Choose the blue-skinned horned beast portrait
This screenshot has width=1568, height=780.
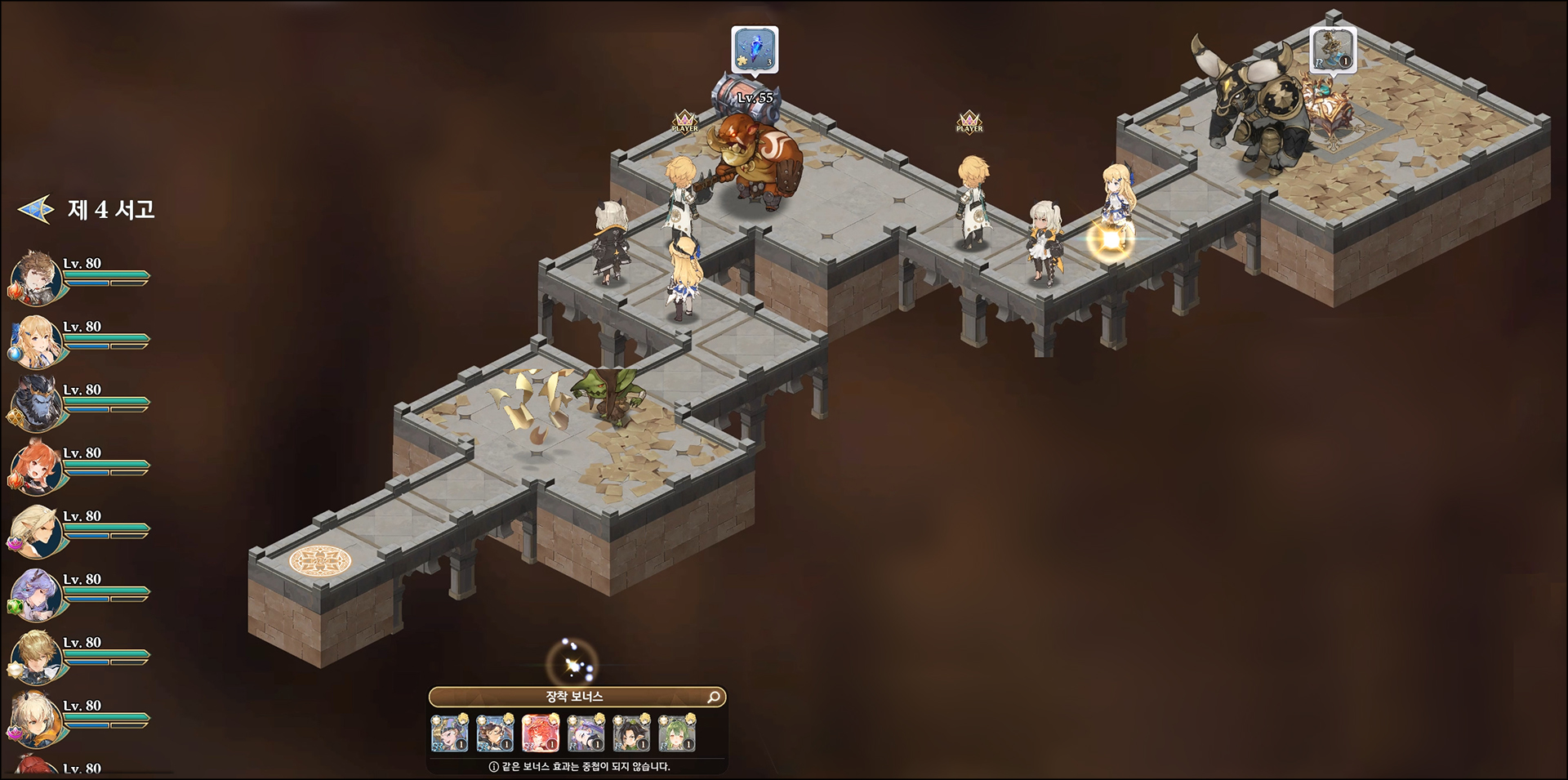(x=36, y=403)
